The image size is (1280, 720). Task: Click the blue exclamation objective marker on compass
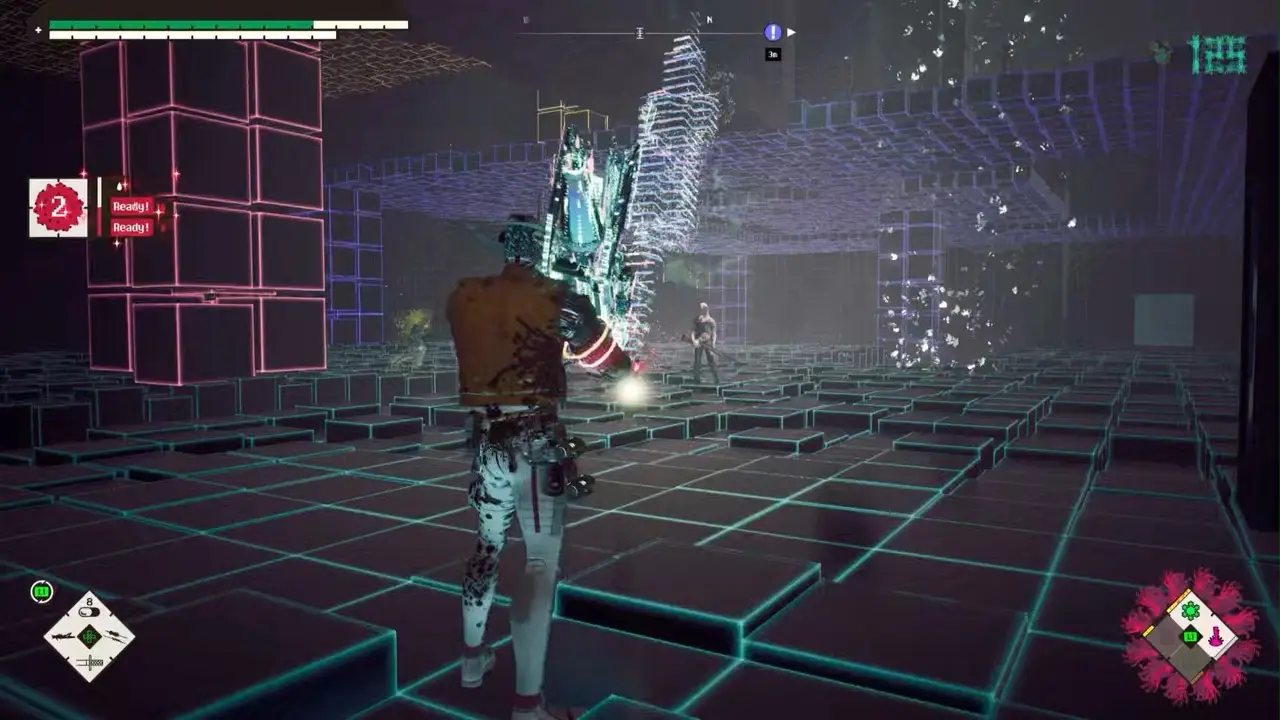(x=773, y=32)
